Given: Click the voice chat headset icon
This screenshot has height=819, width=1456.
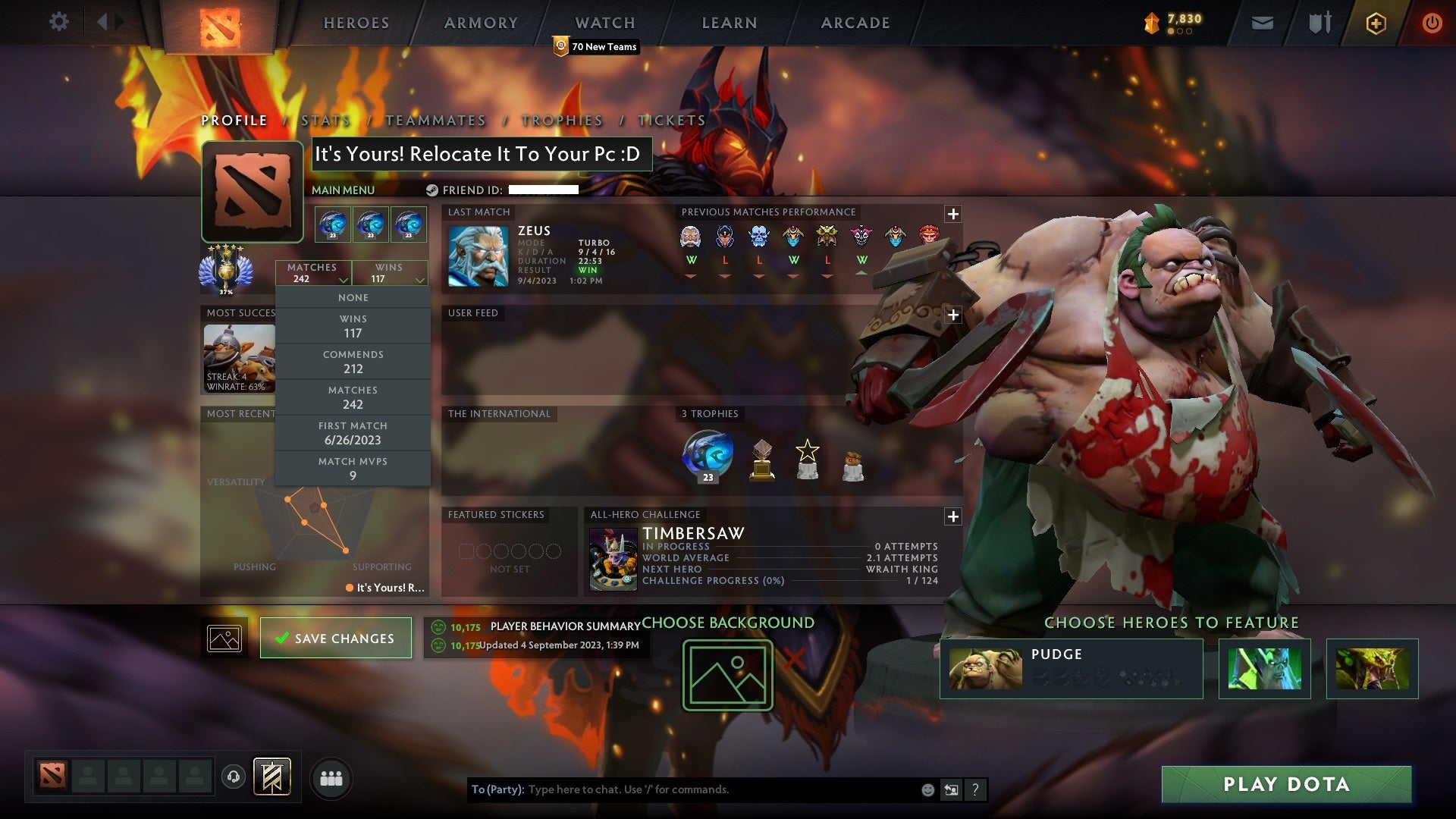Looking at the screenshot, I should pos(235,777).
